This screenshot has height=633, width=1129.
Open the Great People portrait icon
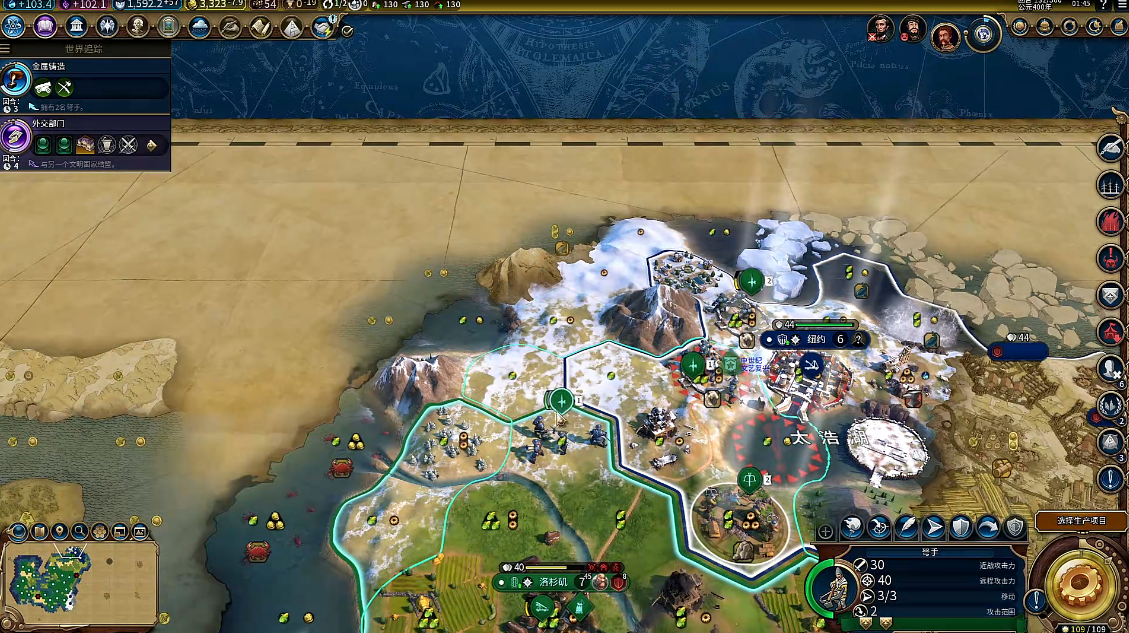click(x=138, y=27)
